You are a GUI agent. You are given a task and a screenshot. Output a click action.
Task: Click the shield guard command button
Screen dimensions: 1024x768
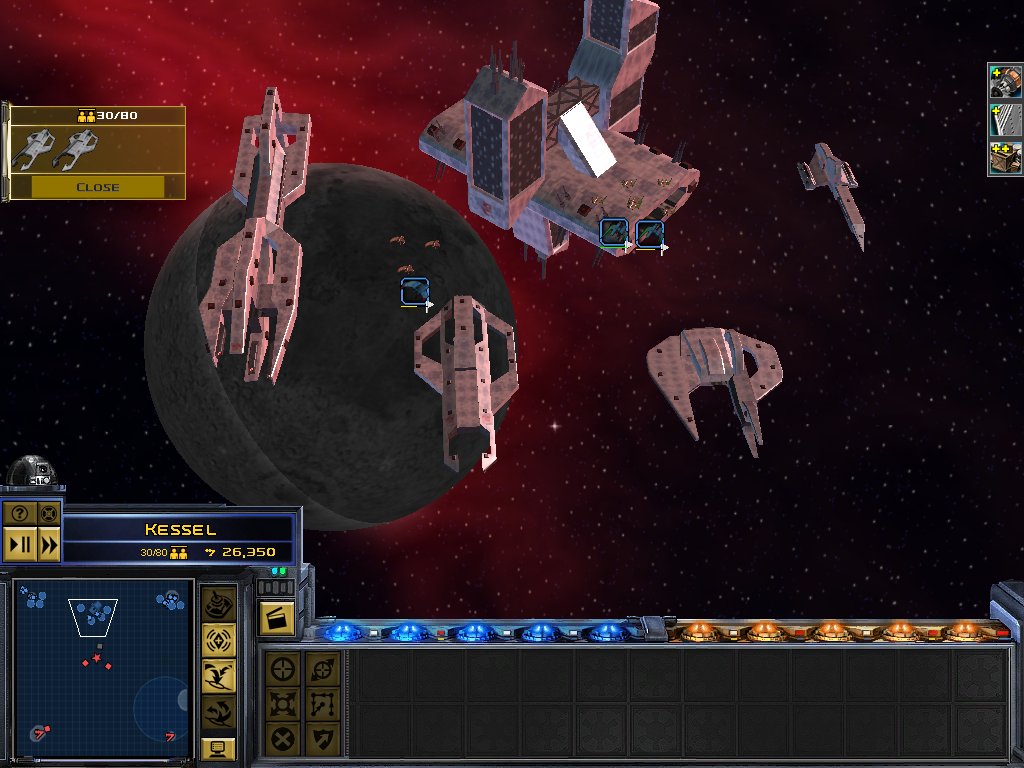(x=321, y=739)
